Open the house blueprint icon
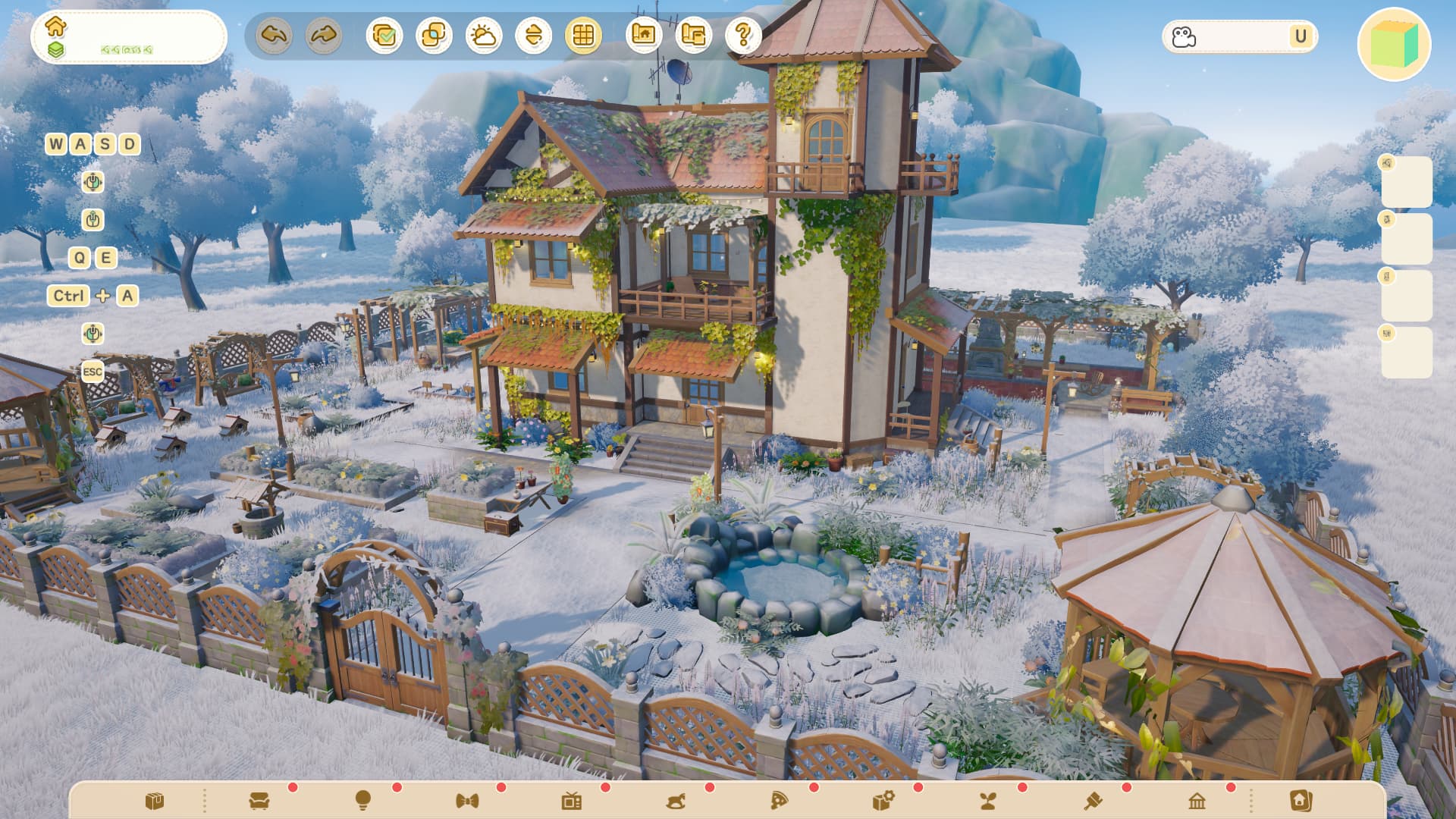The image size is (1456, 819). pos(644,34)
